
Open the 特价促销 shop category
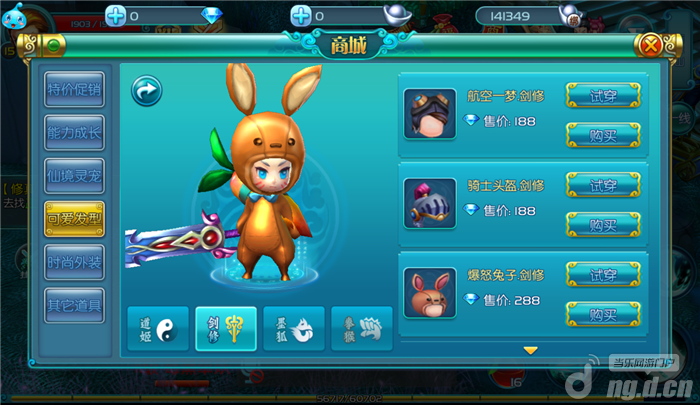[x=75, y=90]
